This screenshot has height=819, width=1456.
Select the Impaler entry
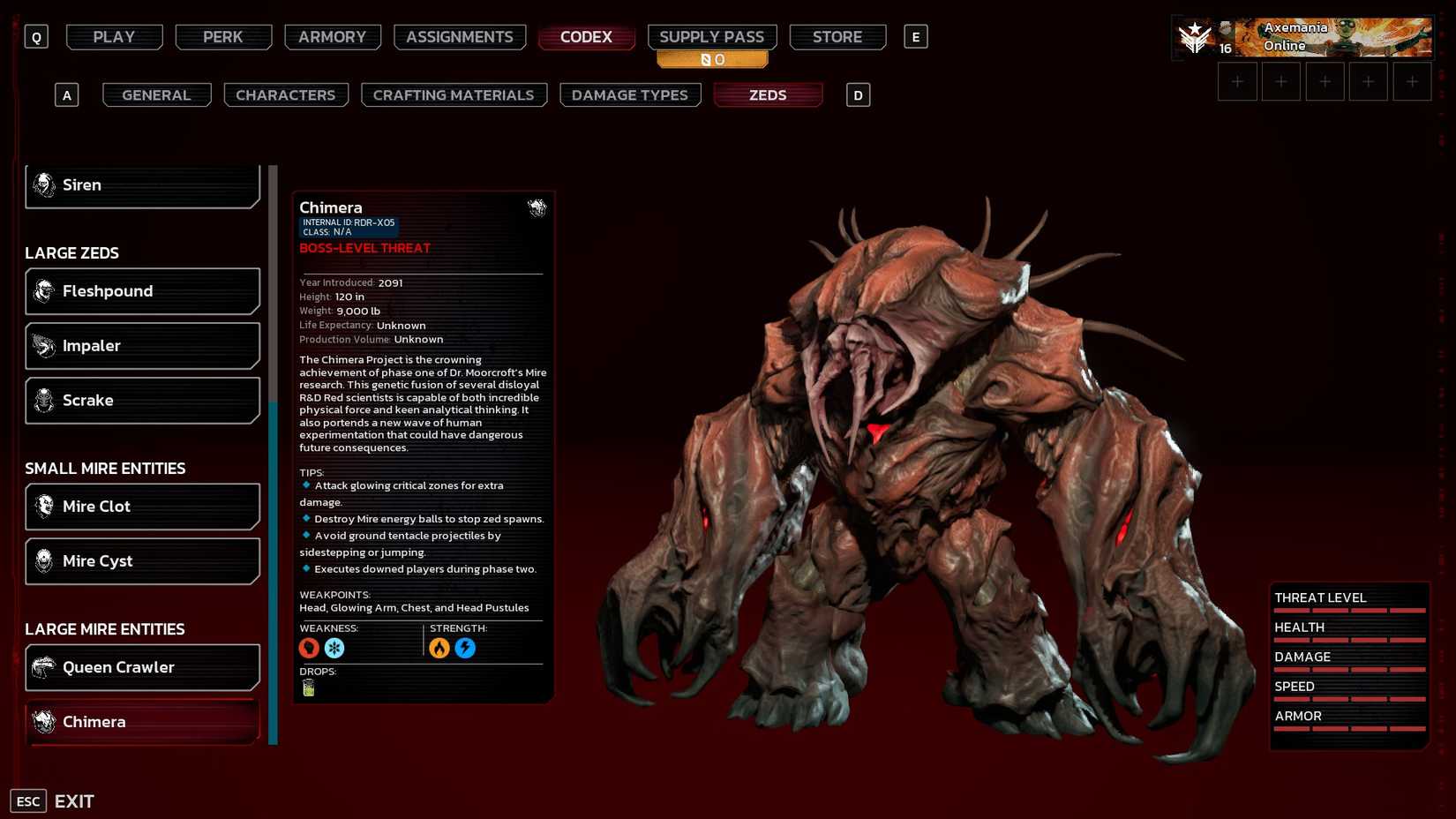tap(141, 345)
